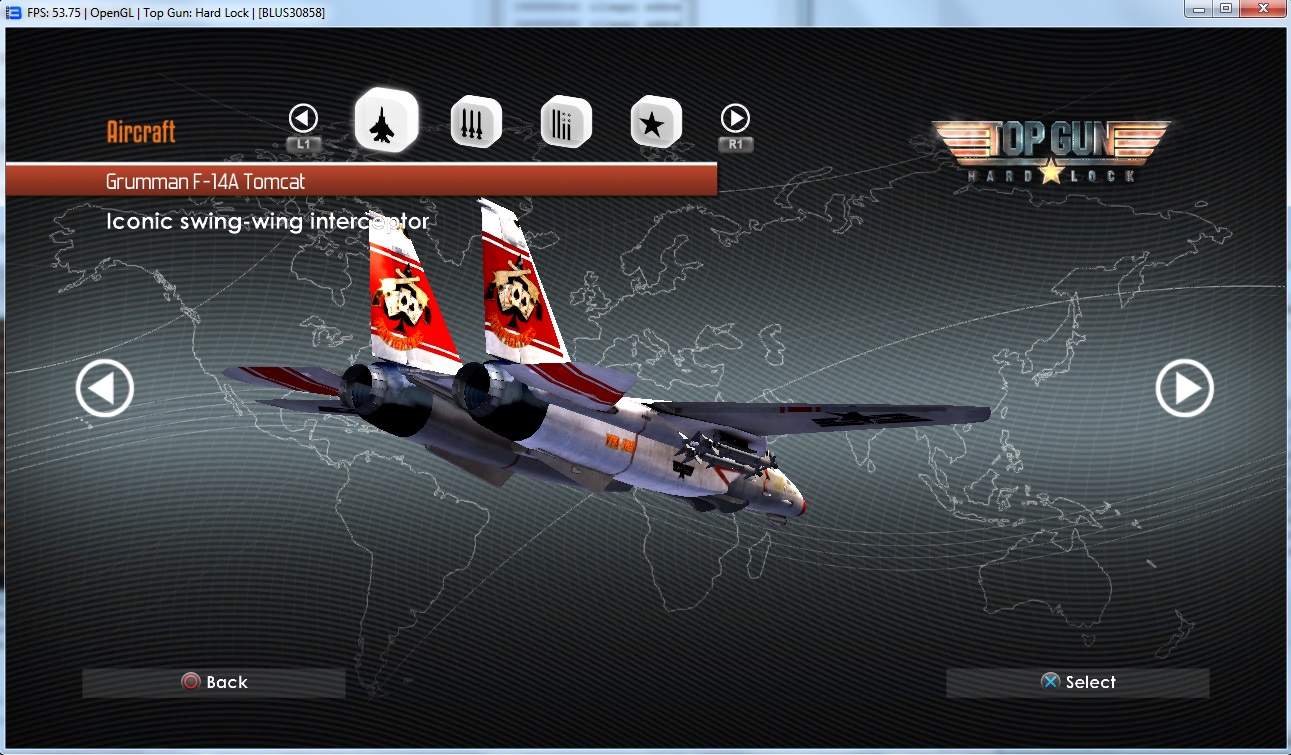The image size is (1291, 755).
Task: Go to previous category with left tab arrow
Action: (303, 119)
